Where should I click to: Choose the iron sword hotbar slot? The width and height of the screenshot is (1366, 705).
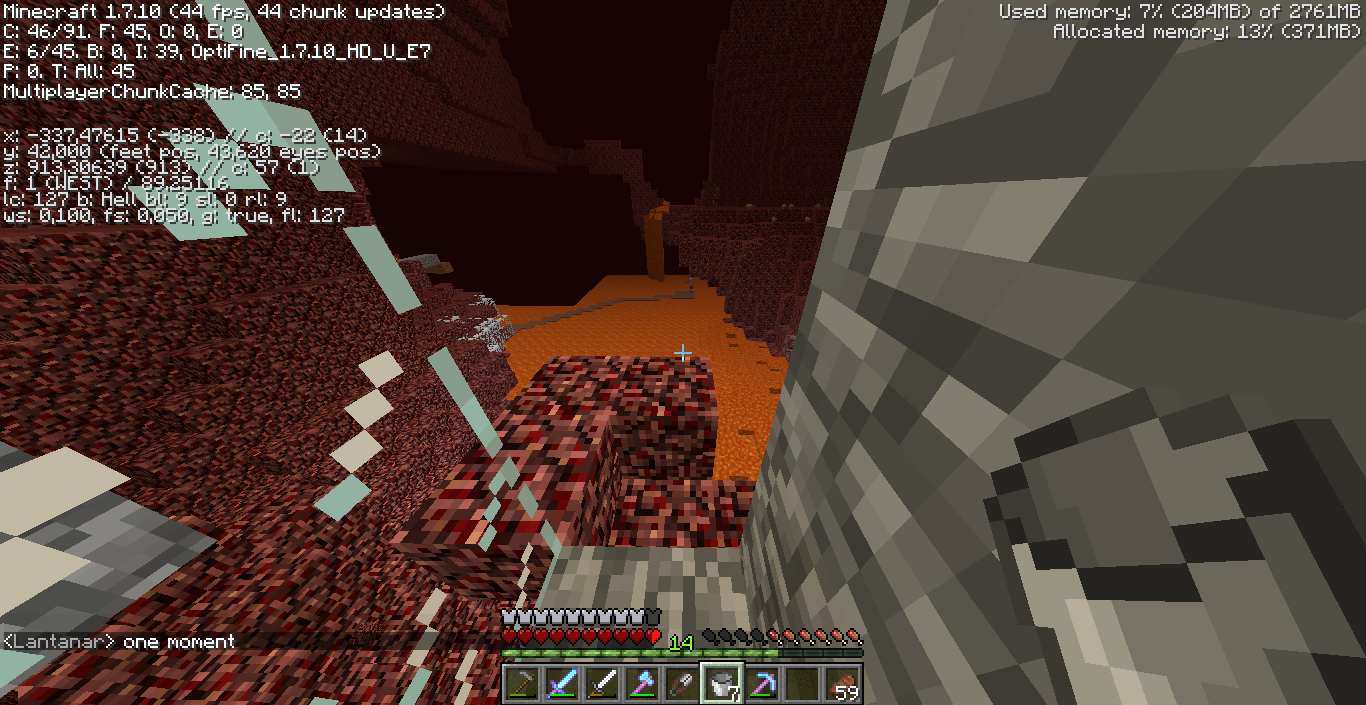(602, 684)
